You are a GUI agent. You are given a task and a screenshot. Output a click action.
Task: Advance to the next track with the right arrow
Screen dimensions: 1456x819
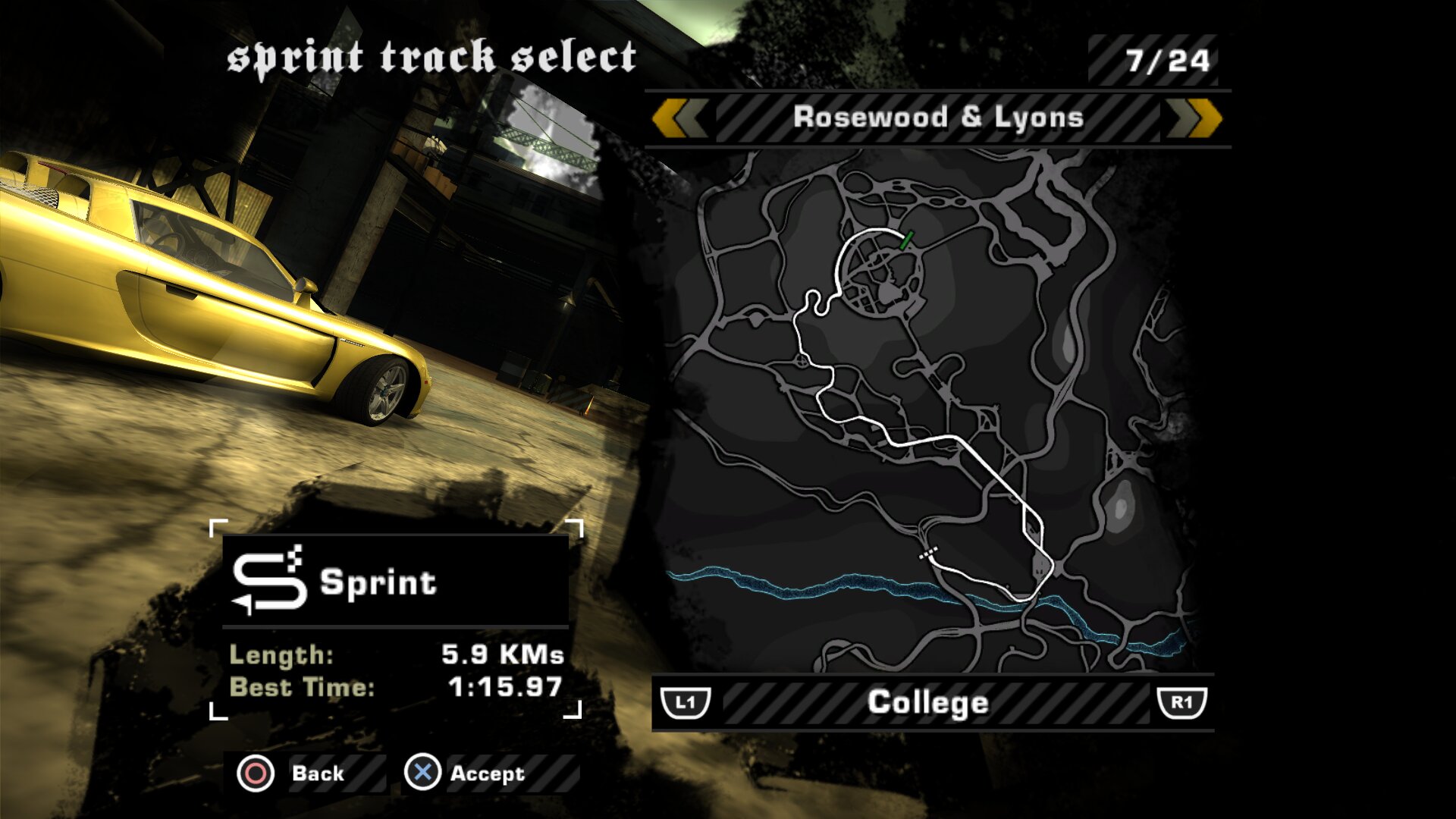click(x=1195, y=119)
